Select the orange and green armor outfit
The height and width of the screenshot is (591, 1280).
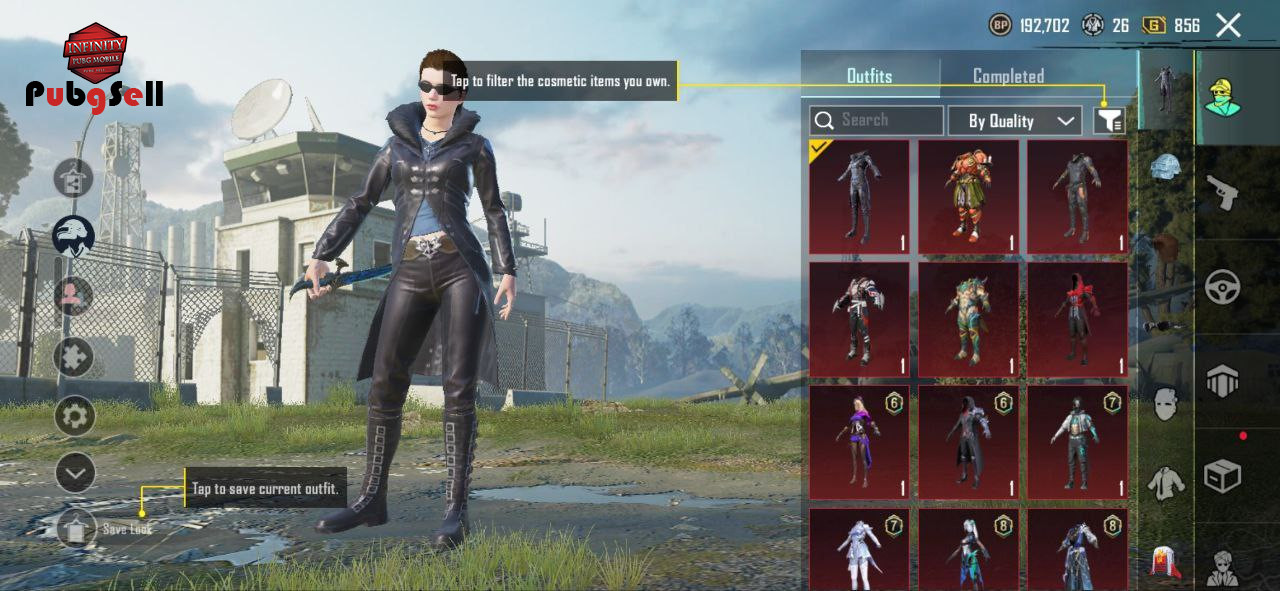[x=968, y=196]
